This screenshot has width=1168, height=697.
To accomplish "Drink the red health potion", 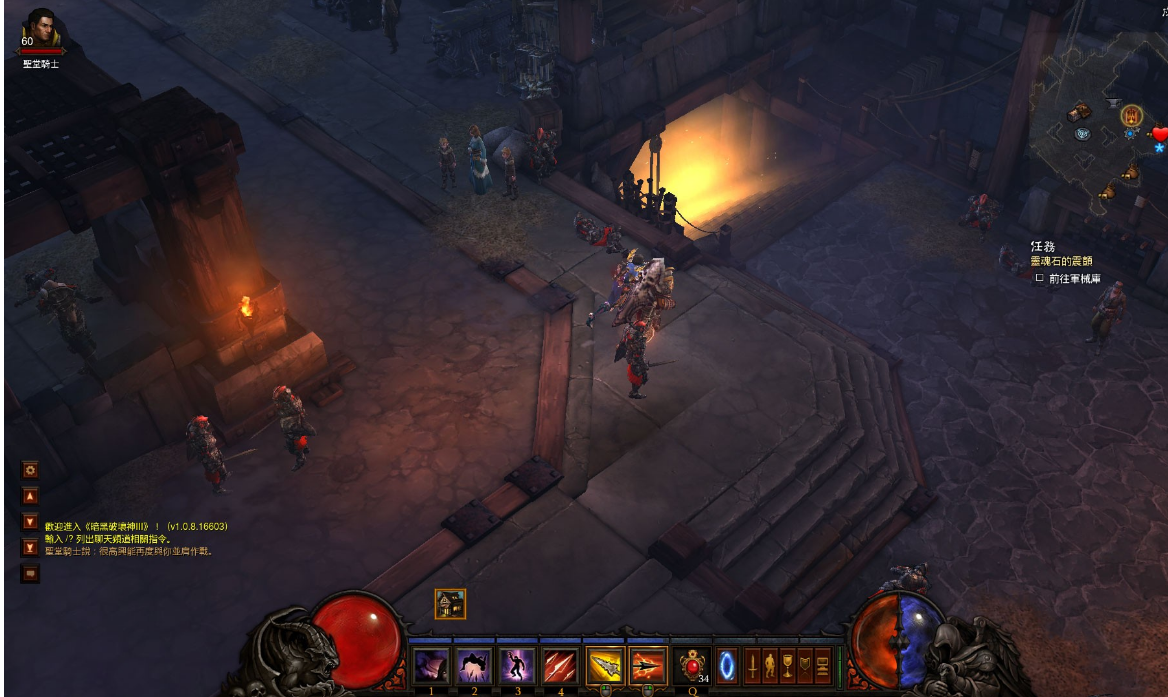I will click(691, 665).
